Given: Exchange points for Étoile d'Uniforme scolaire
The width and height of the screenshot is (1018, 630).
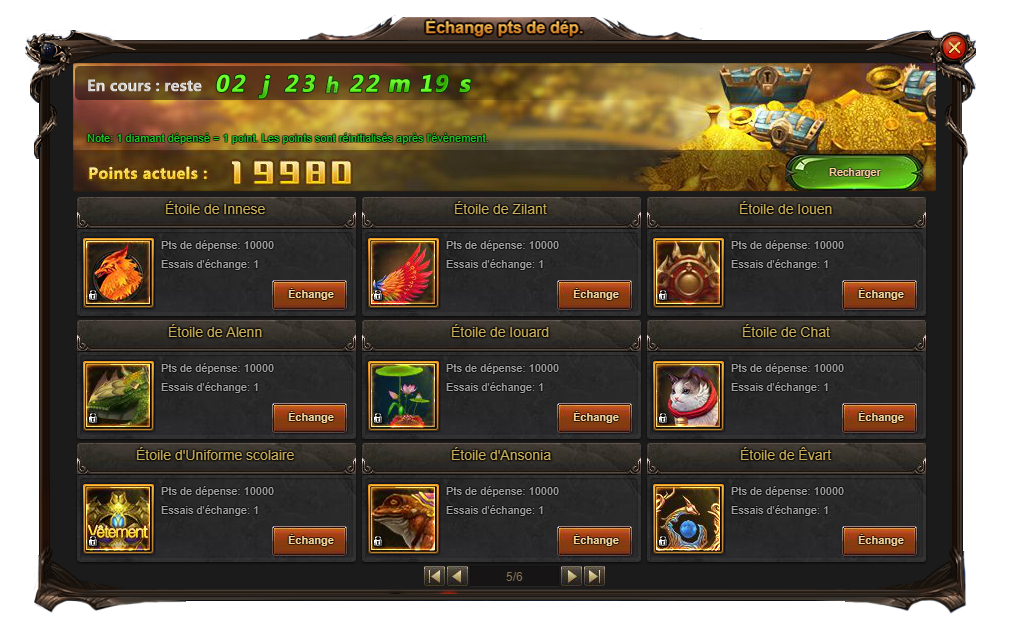Looking at the screenshot, I should click(310, 541).
